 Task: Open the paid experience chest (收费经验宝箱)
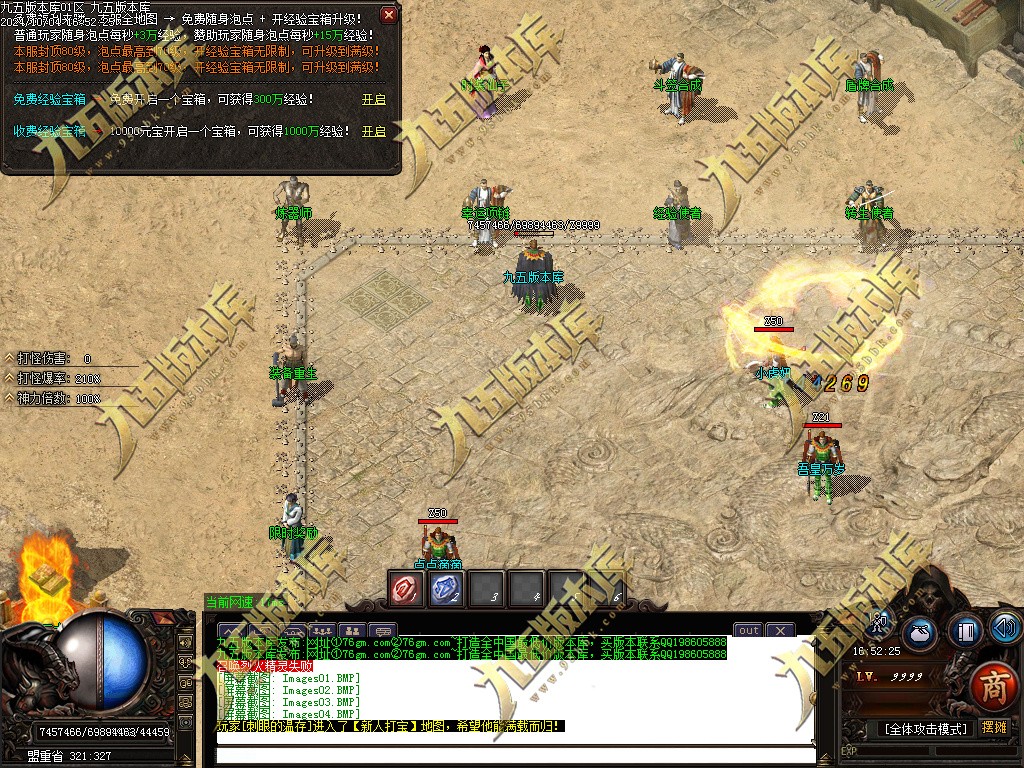(373, 131)
